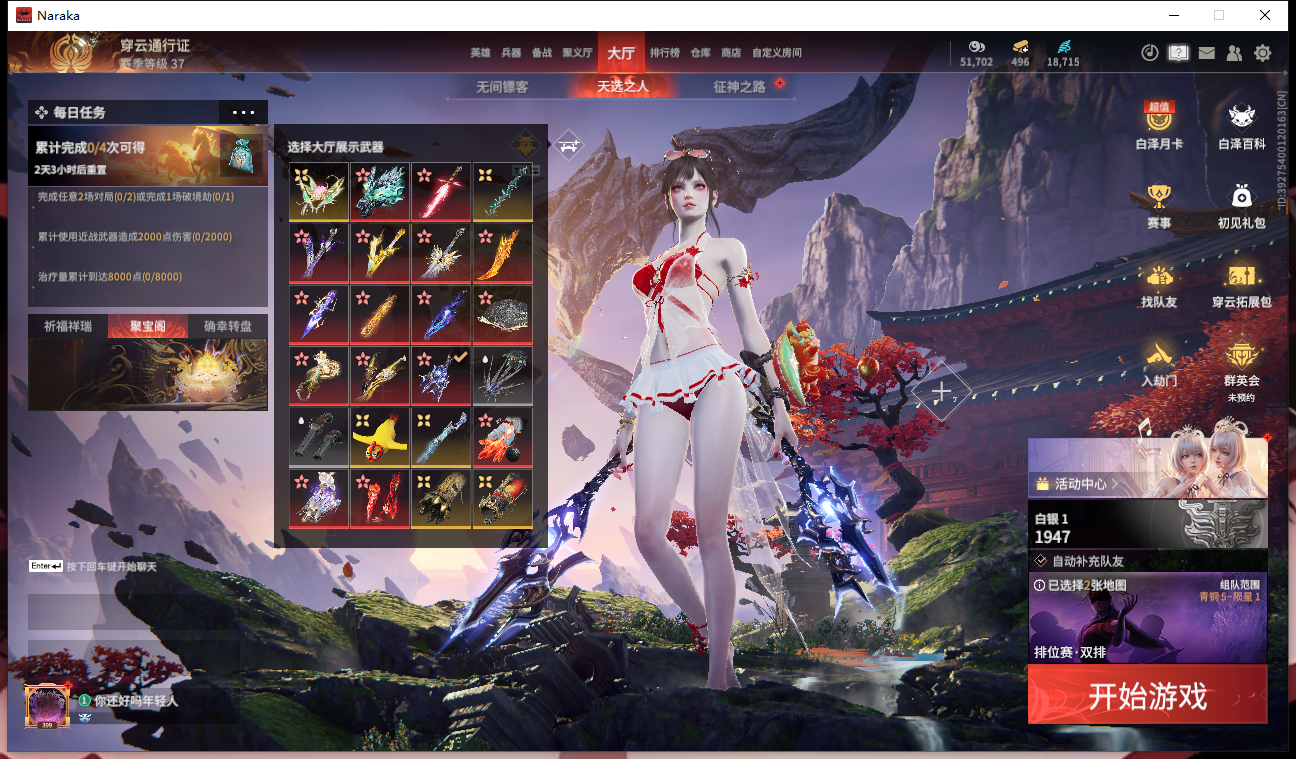
Task: Open 白泽百科 encyclopedia
Action: pos(1241,125)
